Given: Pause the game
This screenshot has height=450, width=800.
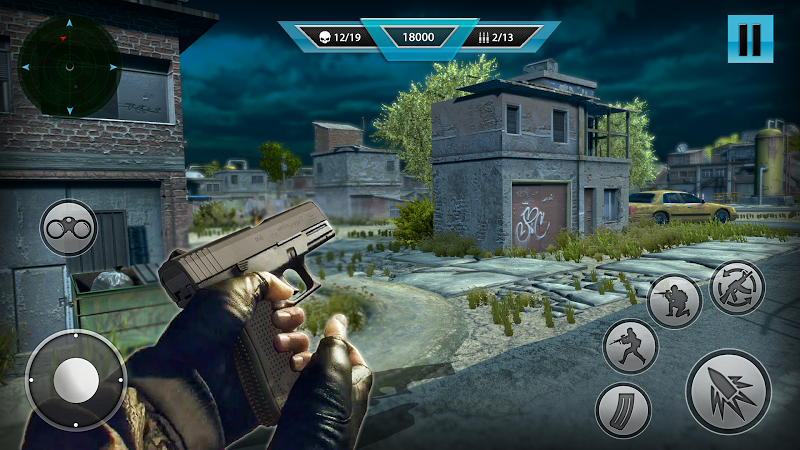Looking at the screenshot, I should coord(750,40).
